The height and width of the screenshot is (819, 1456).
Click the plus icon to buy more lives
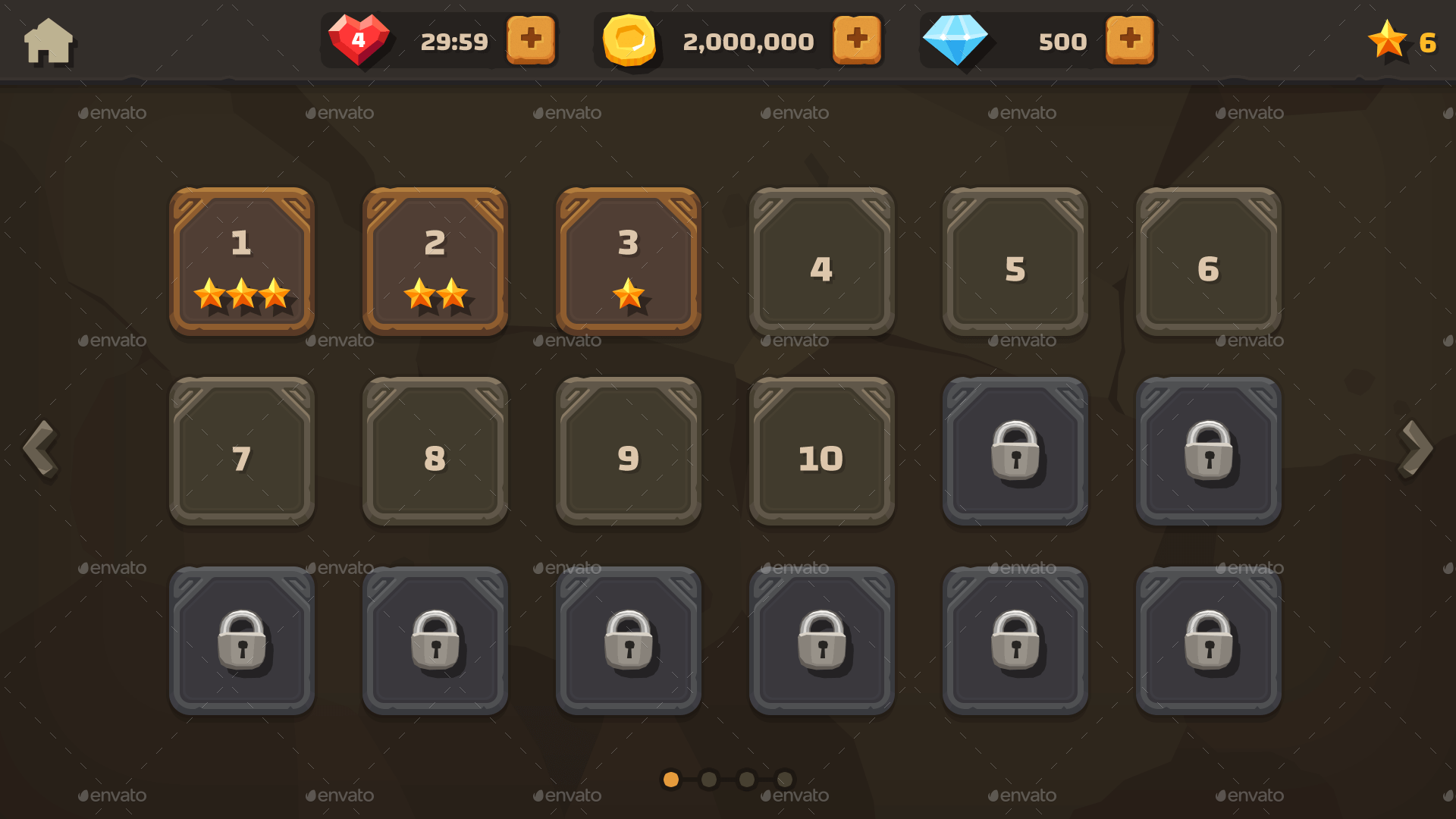click(x=531, y=40)
